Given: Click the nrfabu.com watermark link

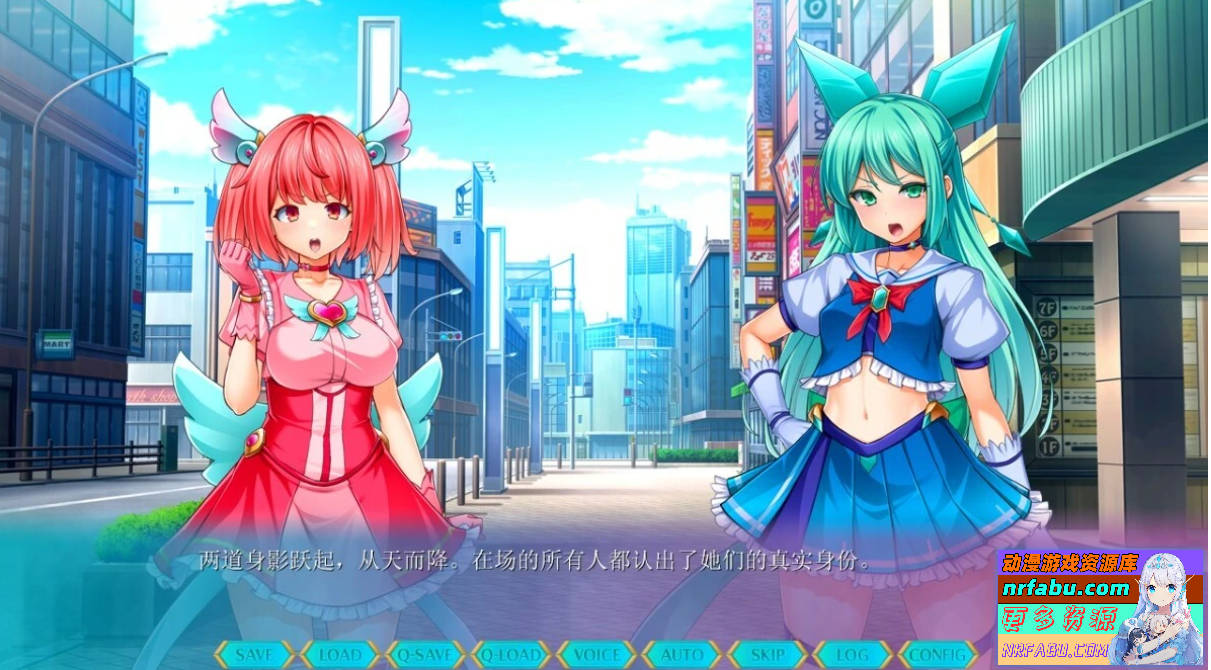Looking at the screenshot, I should pyautogui.click(x=1067, y=588).
